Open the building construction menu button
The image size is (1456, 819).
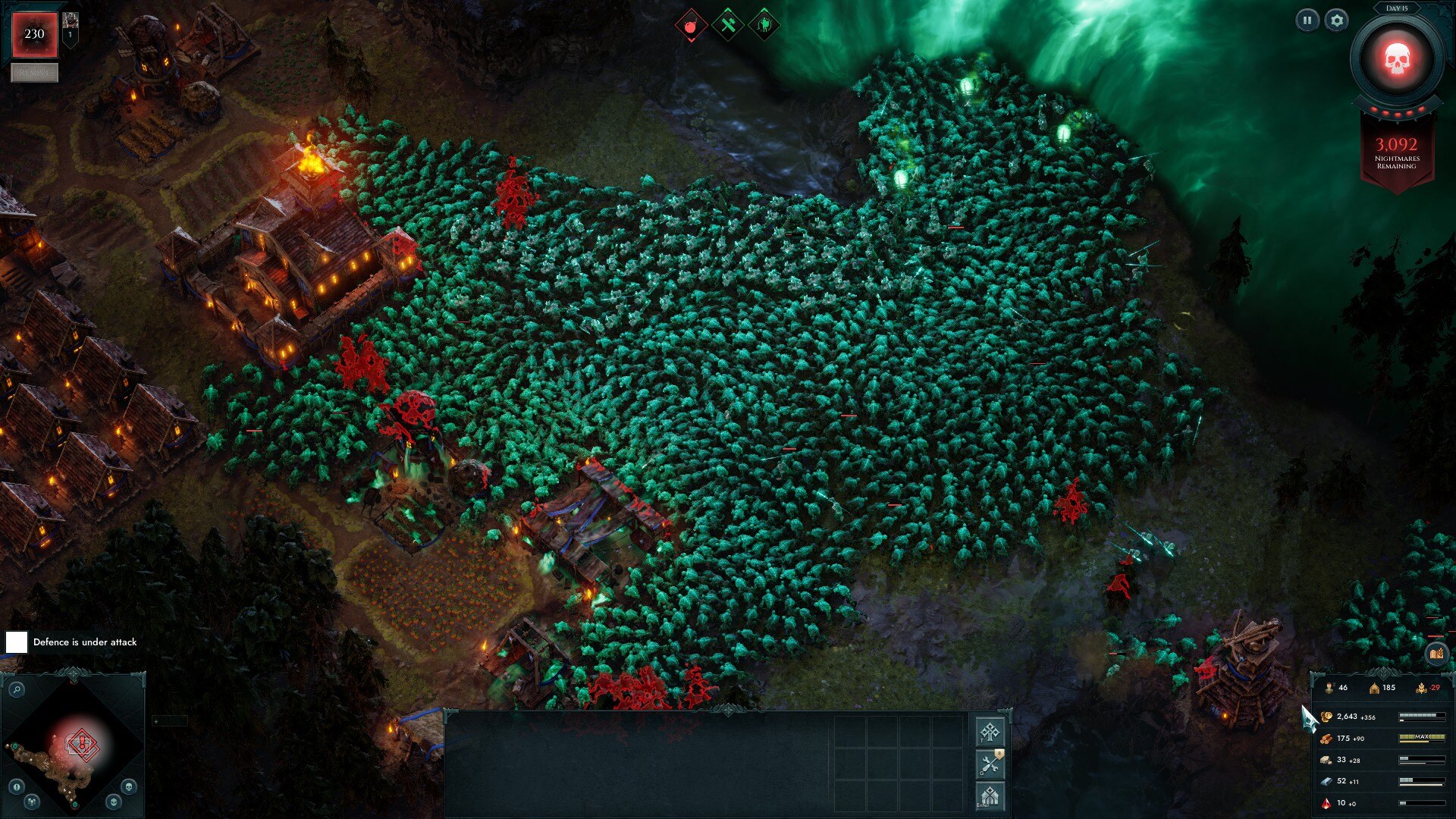click(990, 796)
